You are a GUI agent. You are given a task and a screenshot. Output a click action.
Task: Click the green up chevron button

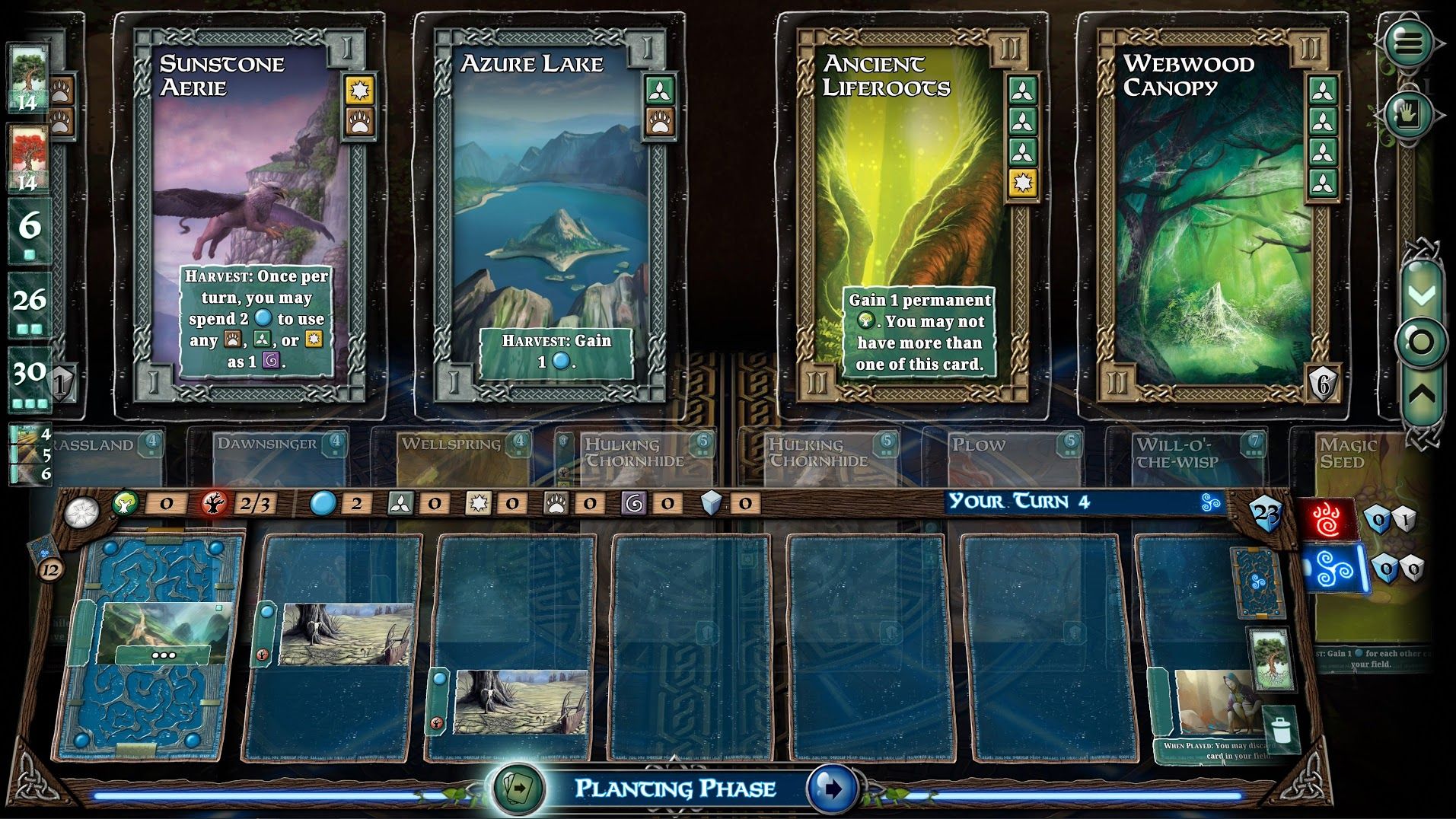point(1421,394)
